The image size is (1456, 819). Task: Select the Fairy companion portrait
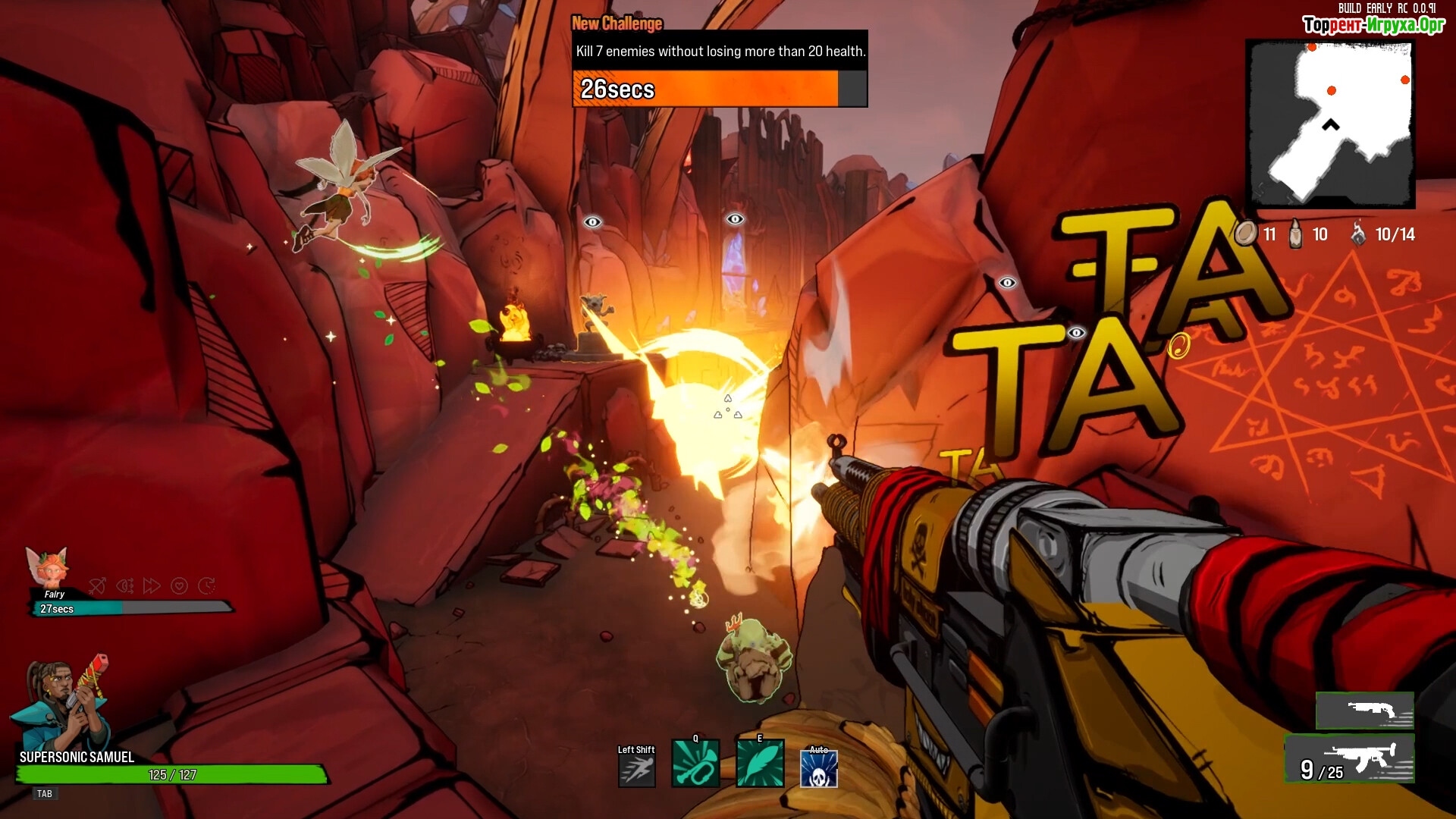tap(49, 566)
